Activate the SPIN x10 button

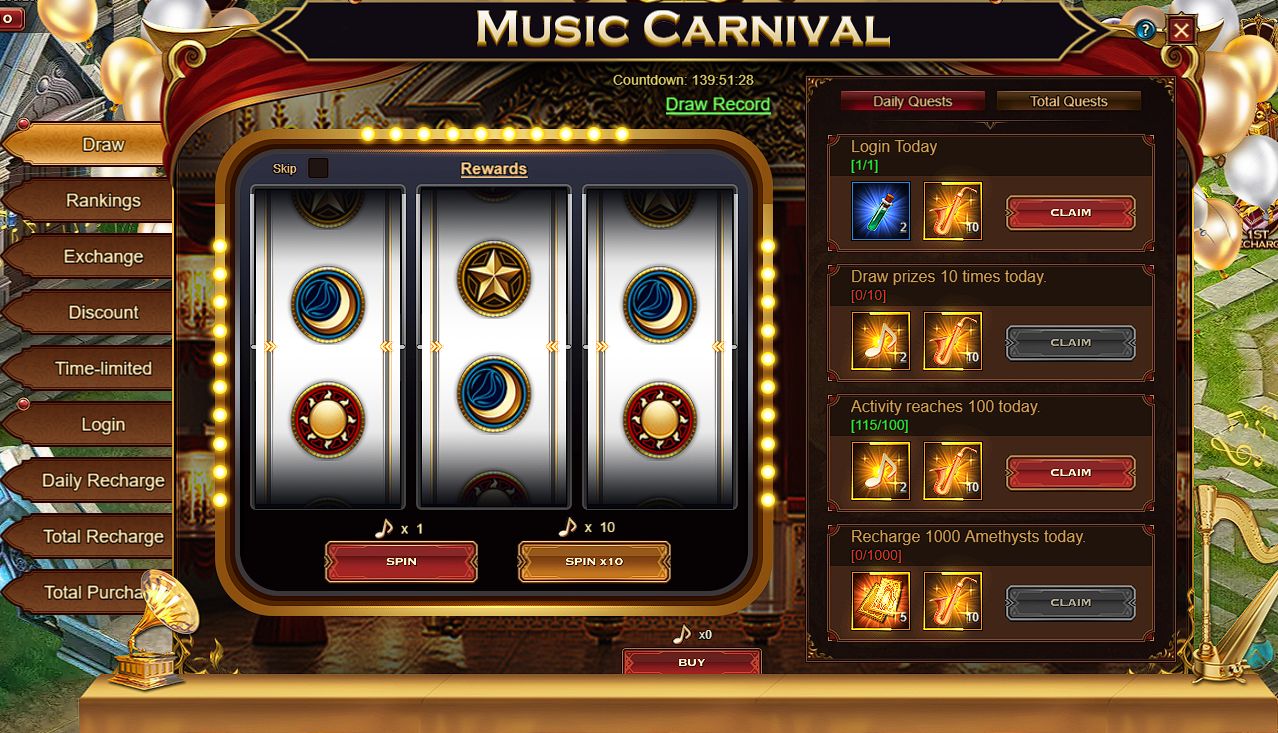pyautogui.click(x=594, y=561)
